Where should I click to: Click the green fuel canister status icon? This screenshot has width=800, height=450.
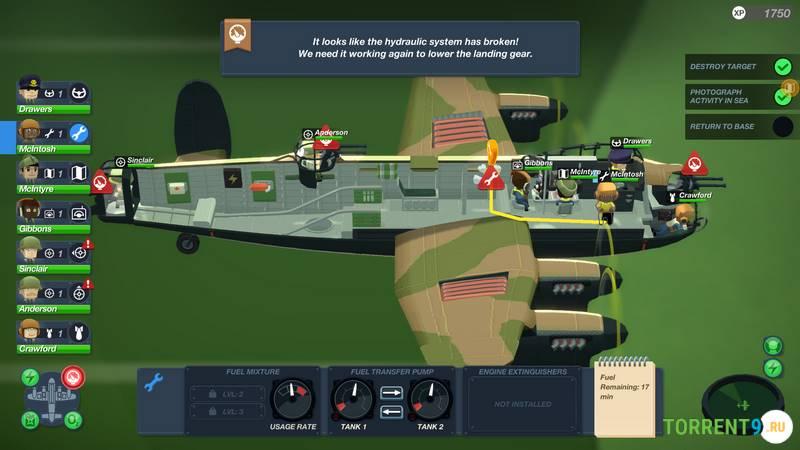tap(31, 420)
